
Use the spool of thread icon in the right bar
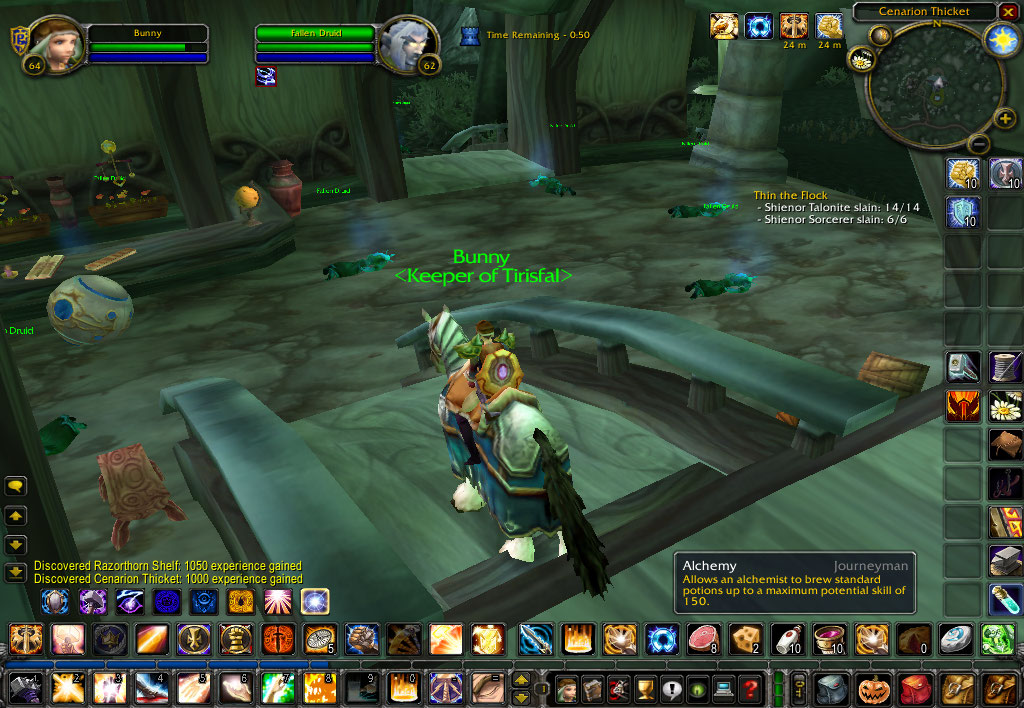click(1004, 367)
